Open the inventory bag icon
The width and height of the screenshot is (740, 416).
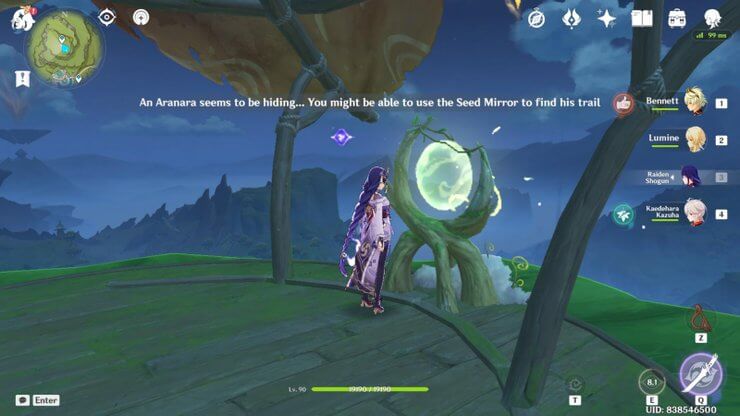click(x=677, y=18)
